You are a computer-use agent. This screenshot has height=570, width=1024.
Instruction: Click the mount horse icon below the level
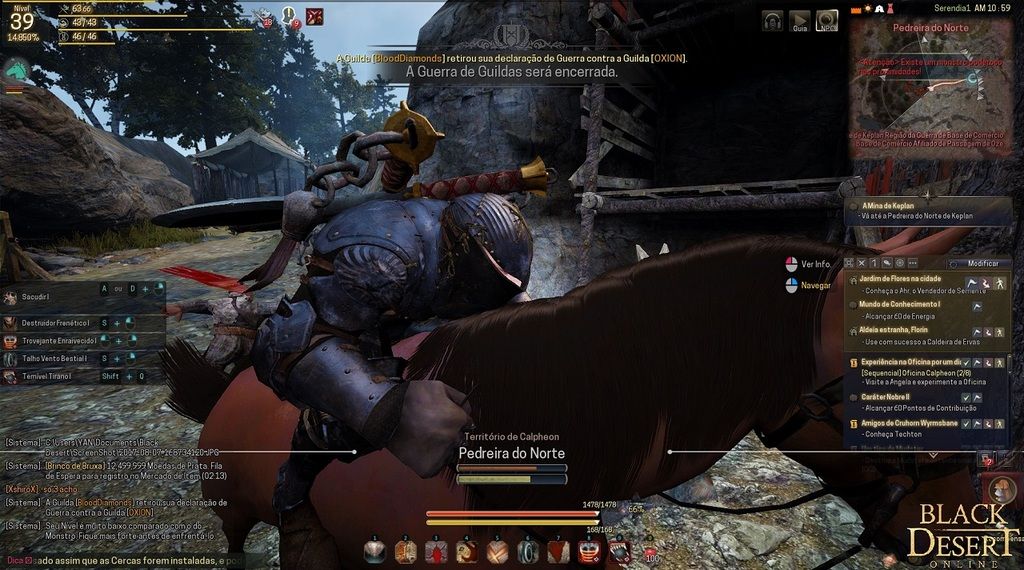pos(17,71)
